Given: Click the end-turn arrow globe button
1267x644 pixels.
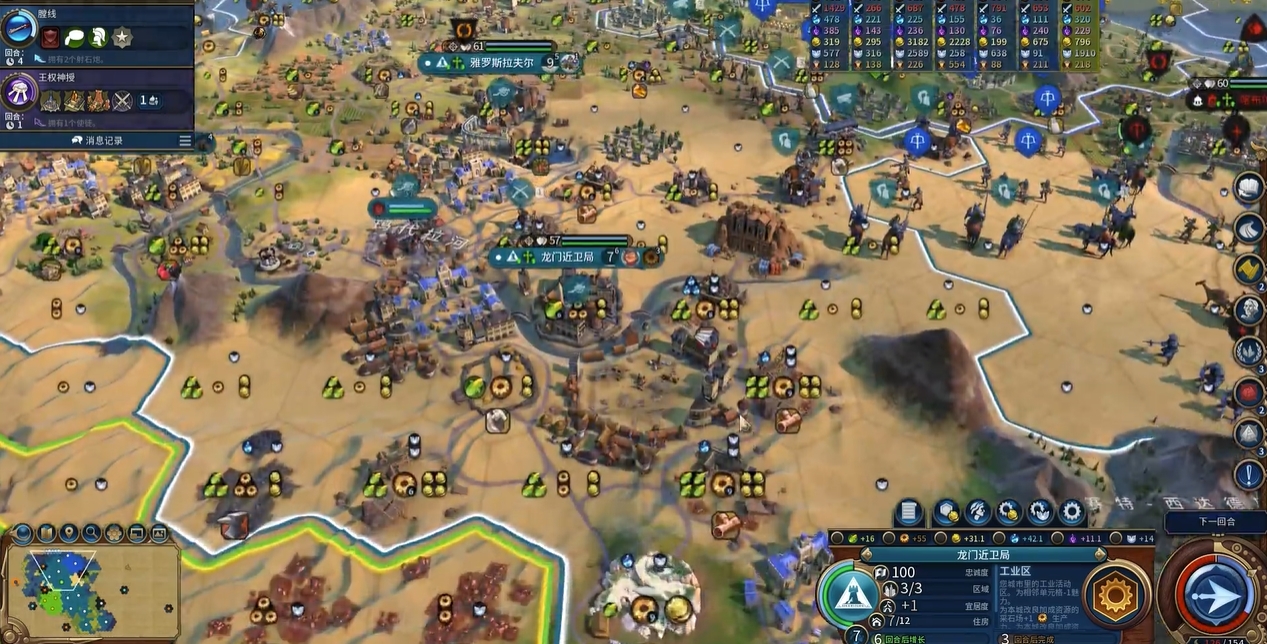Looking at the screenshot, I should [x=1218, y=594].
